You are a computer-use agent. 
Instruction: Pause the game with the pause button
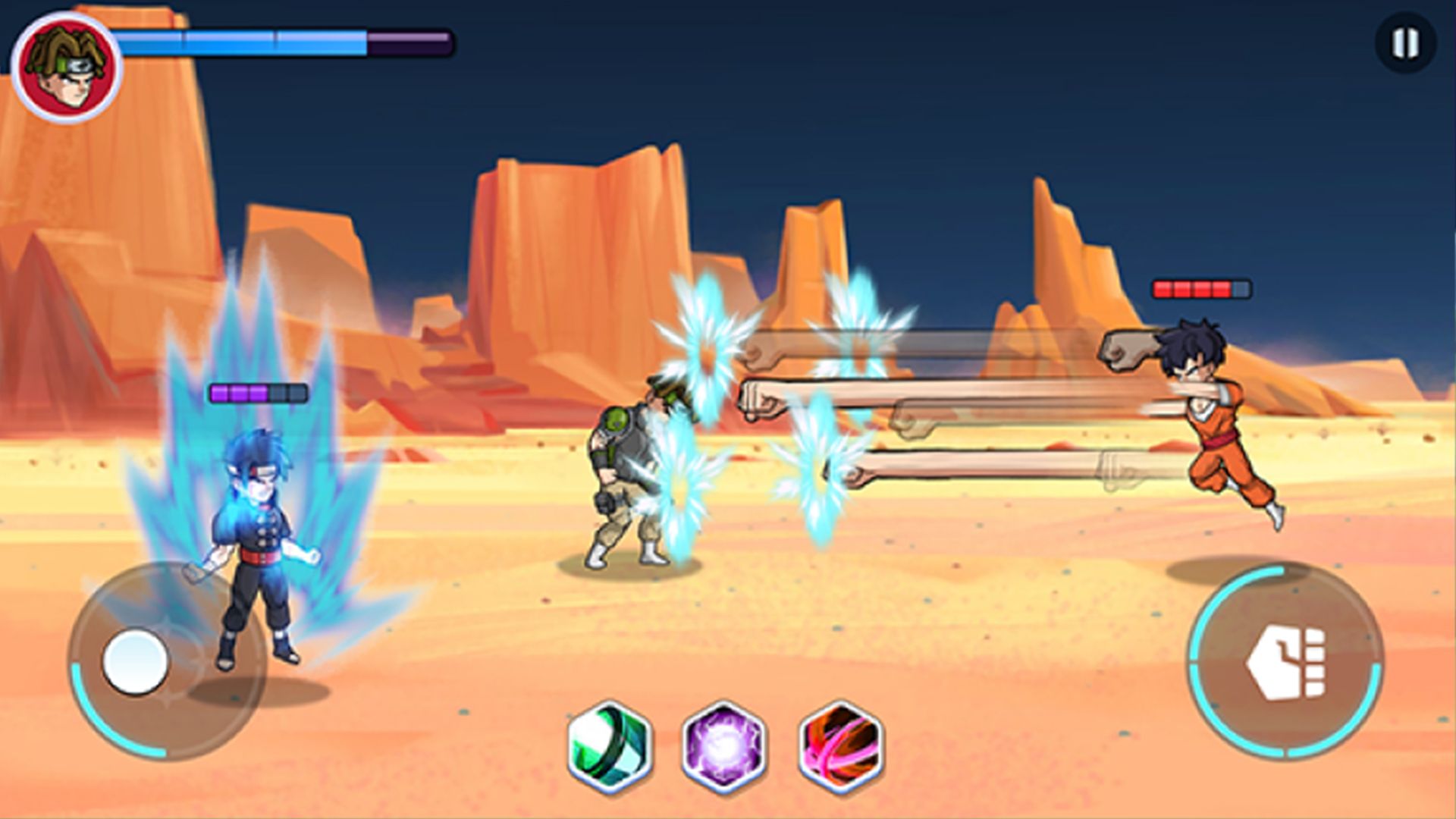[x=1405, y=43]
